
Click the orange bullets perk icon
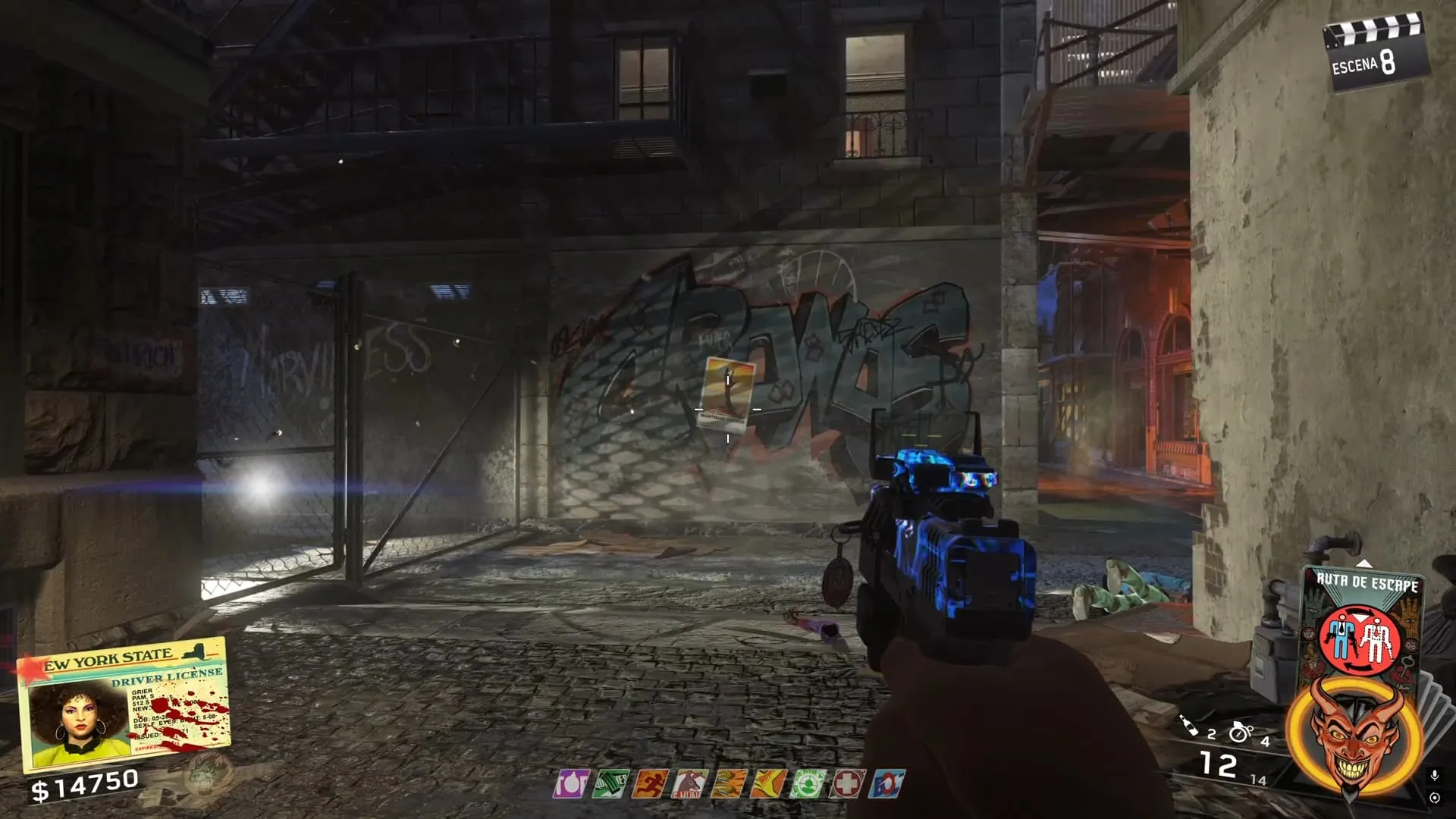pyautogui.click(x=728, y=783)
